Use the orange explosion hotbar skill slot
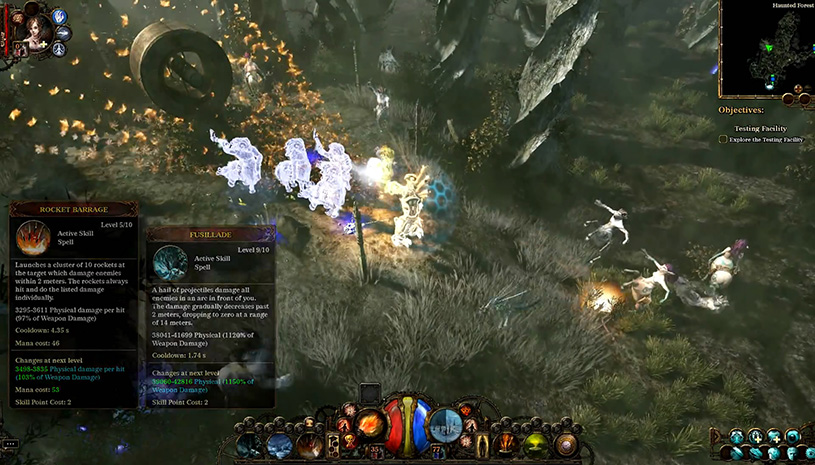815x465 pixels. [311, 445]
